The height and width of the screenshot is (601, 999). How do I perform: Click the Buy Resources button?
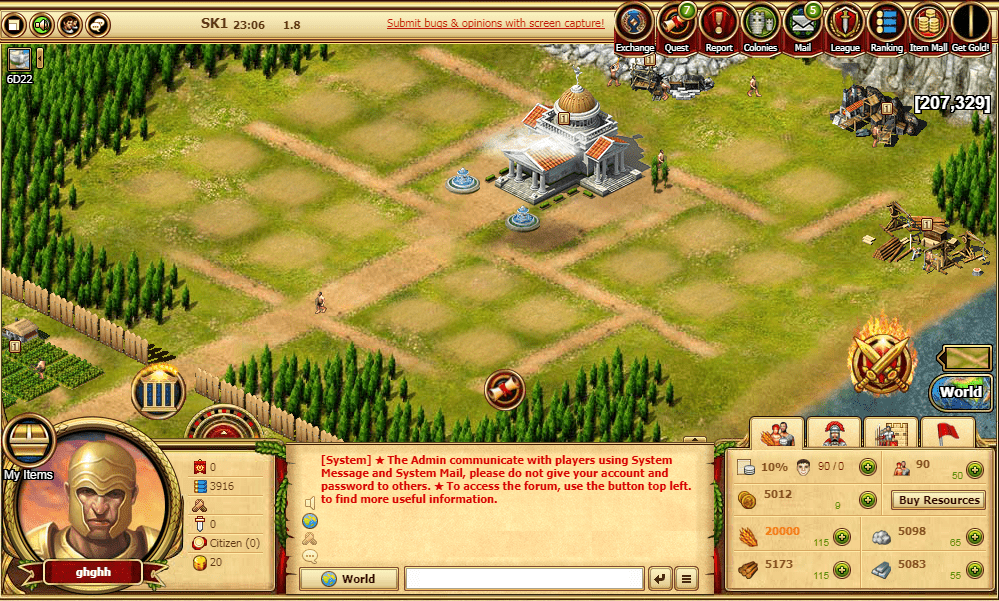click(937, 500)
